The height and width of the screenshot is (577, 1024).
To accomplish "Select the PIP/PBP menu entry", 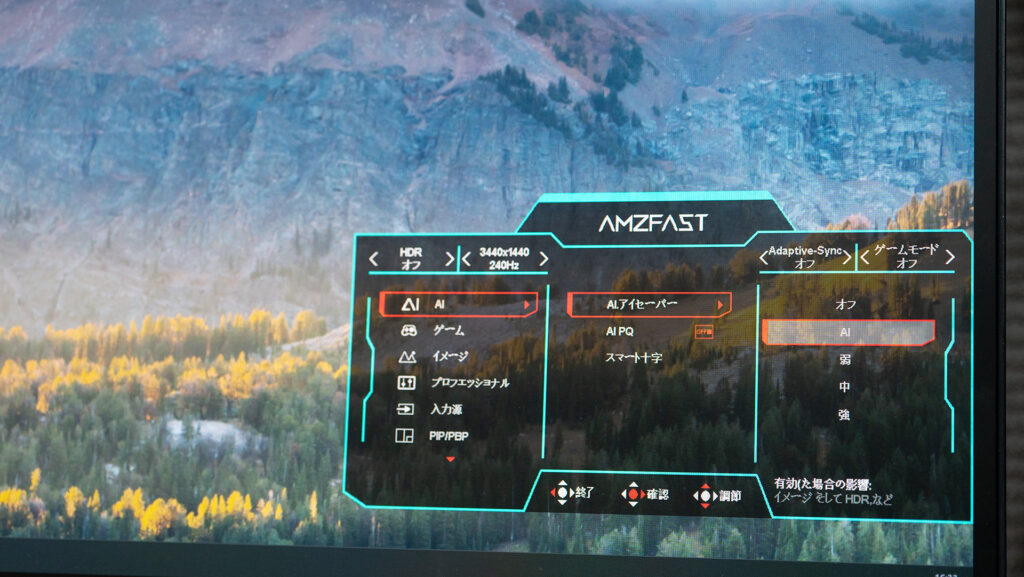I will [x=449, y=436].
